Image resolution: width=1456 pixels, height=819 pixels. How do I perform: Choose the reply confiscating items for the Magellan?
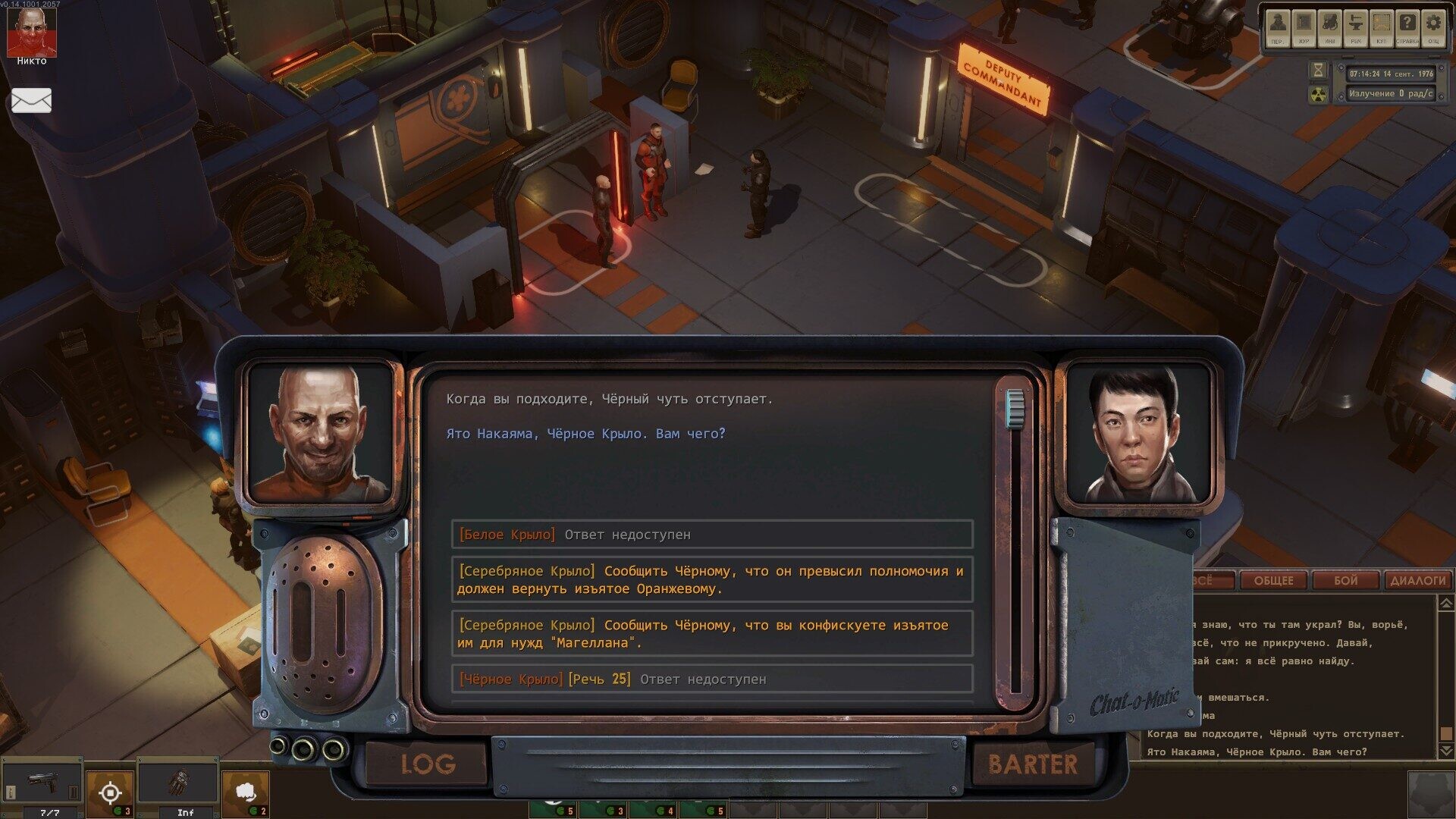(x=711, y=634)
